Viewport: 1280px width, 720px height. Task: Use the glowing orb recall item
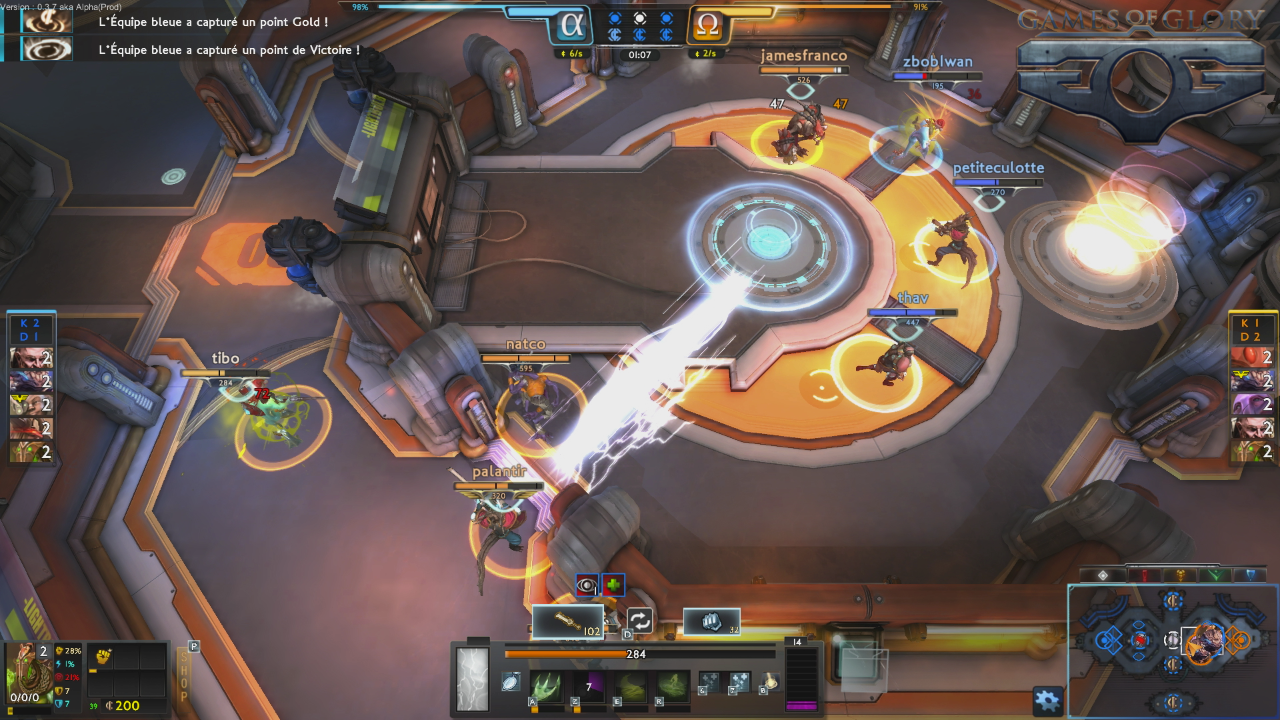770,683
